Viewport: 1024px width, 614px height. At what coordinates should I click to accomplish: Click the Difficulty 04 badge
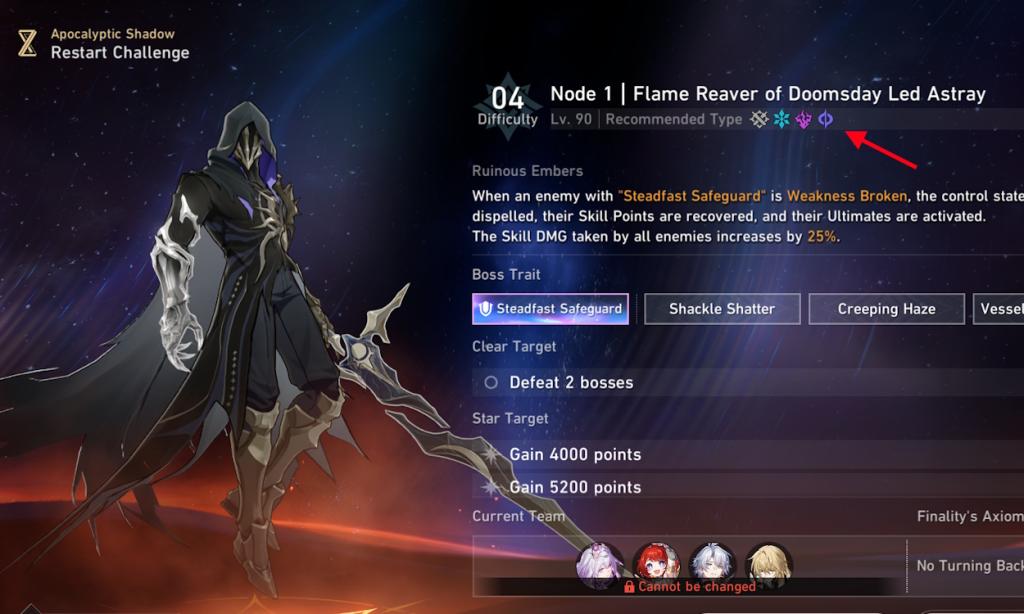[x=508, y=104]
